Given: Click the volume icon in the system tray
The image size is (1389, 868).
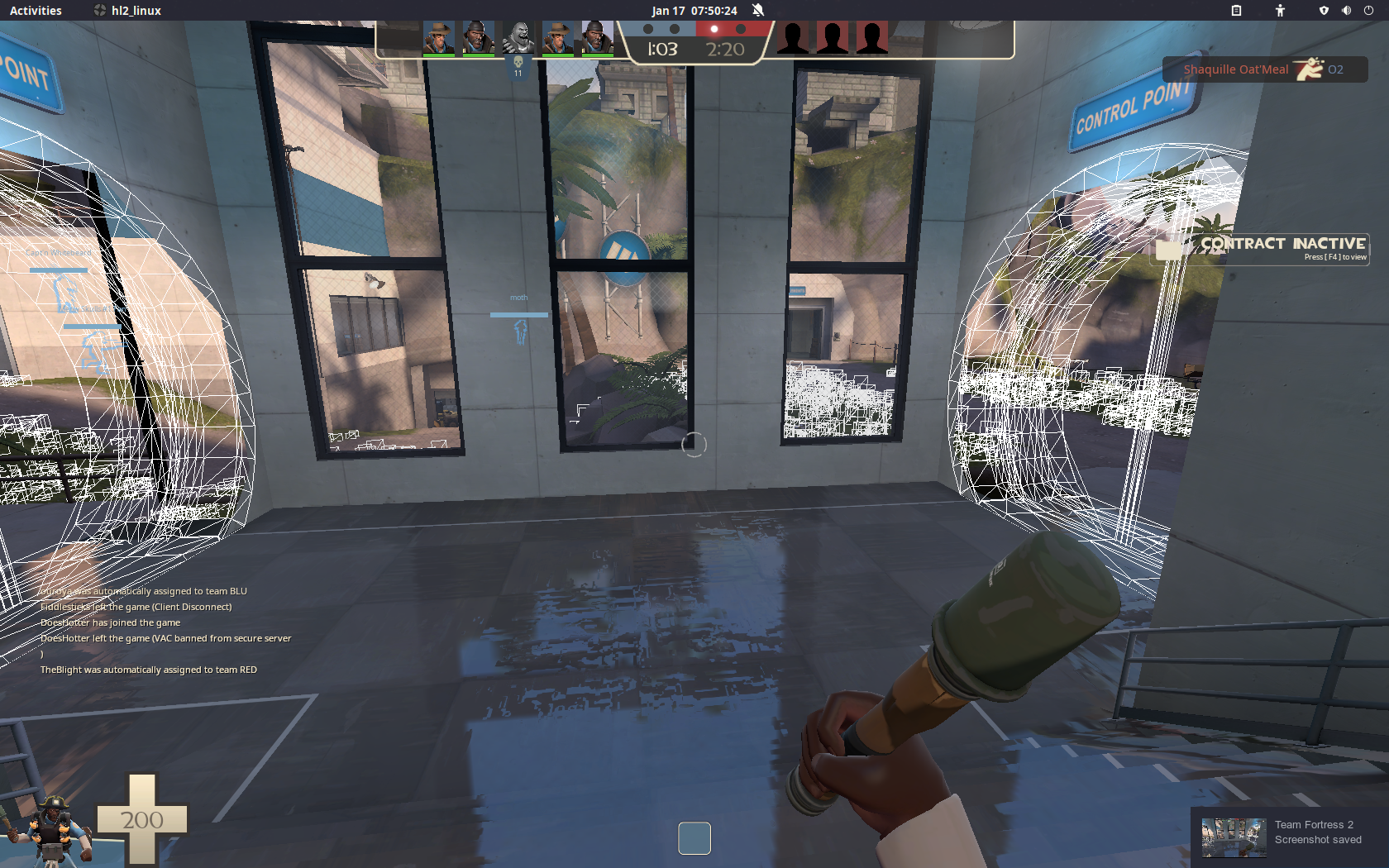Looking at the screenshot, I should pyautogui.click(x=1346, y=11).
